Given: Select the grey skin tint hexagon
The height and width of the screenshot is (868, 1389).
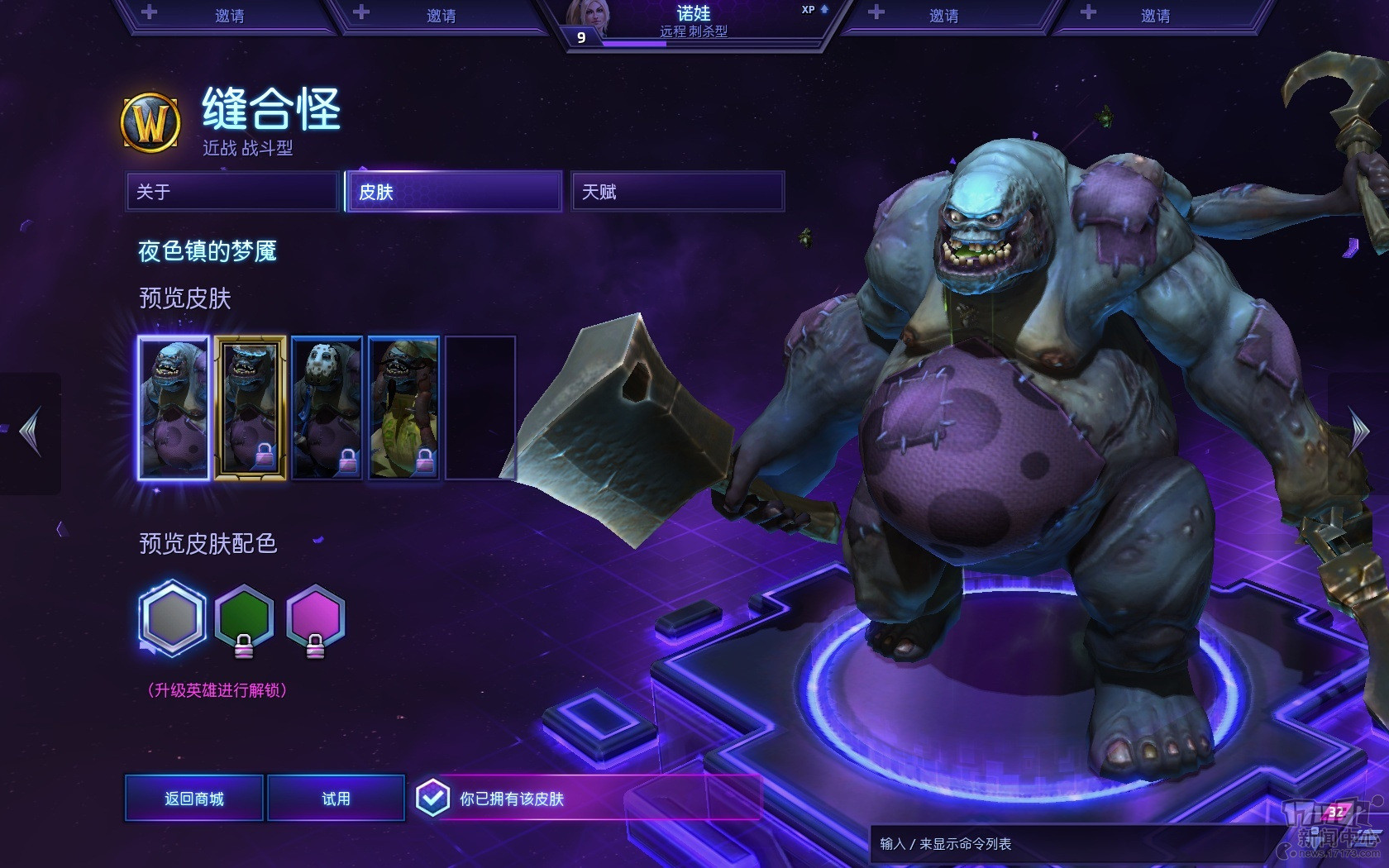Looking at the screenshot, I should tap(172, 618).
